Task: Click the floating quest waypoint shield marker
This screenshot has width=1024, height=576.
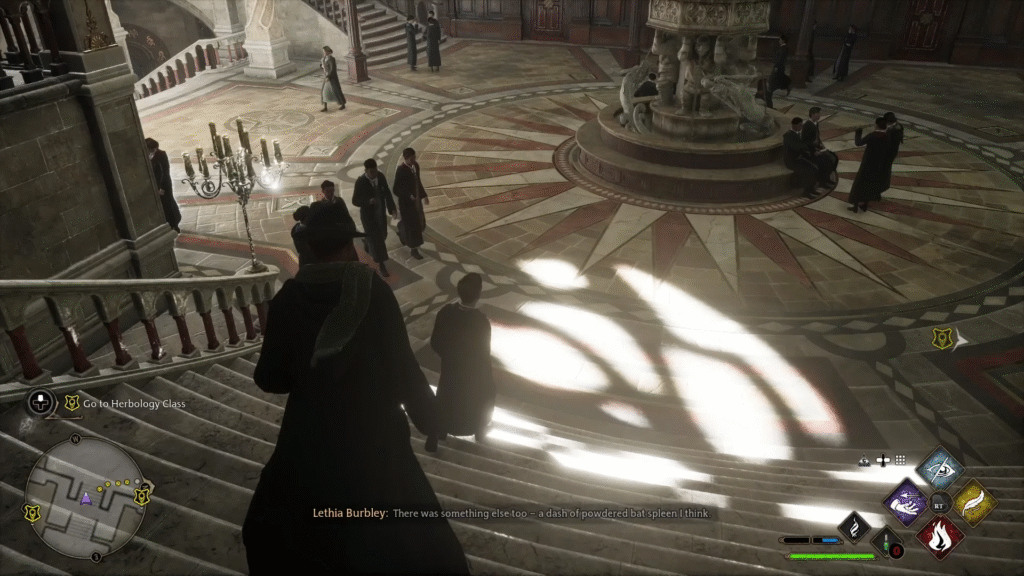Action: (941, 339)
